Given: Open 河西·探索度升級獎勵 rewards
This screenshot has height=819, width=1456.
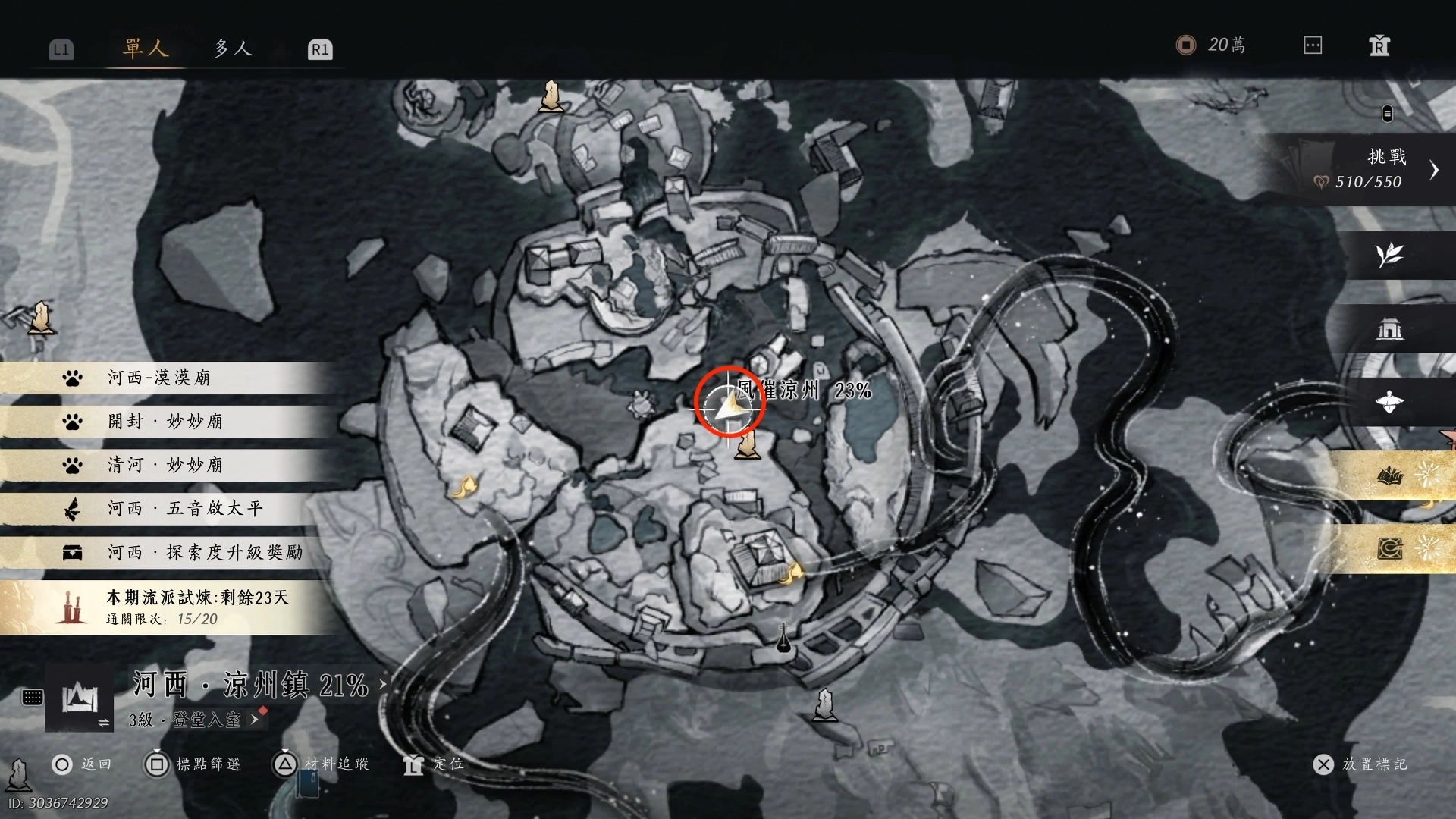Looking at the screenshot, I should [205, 552].
